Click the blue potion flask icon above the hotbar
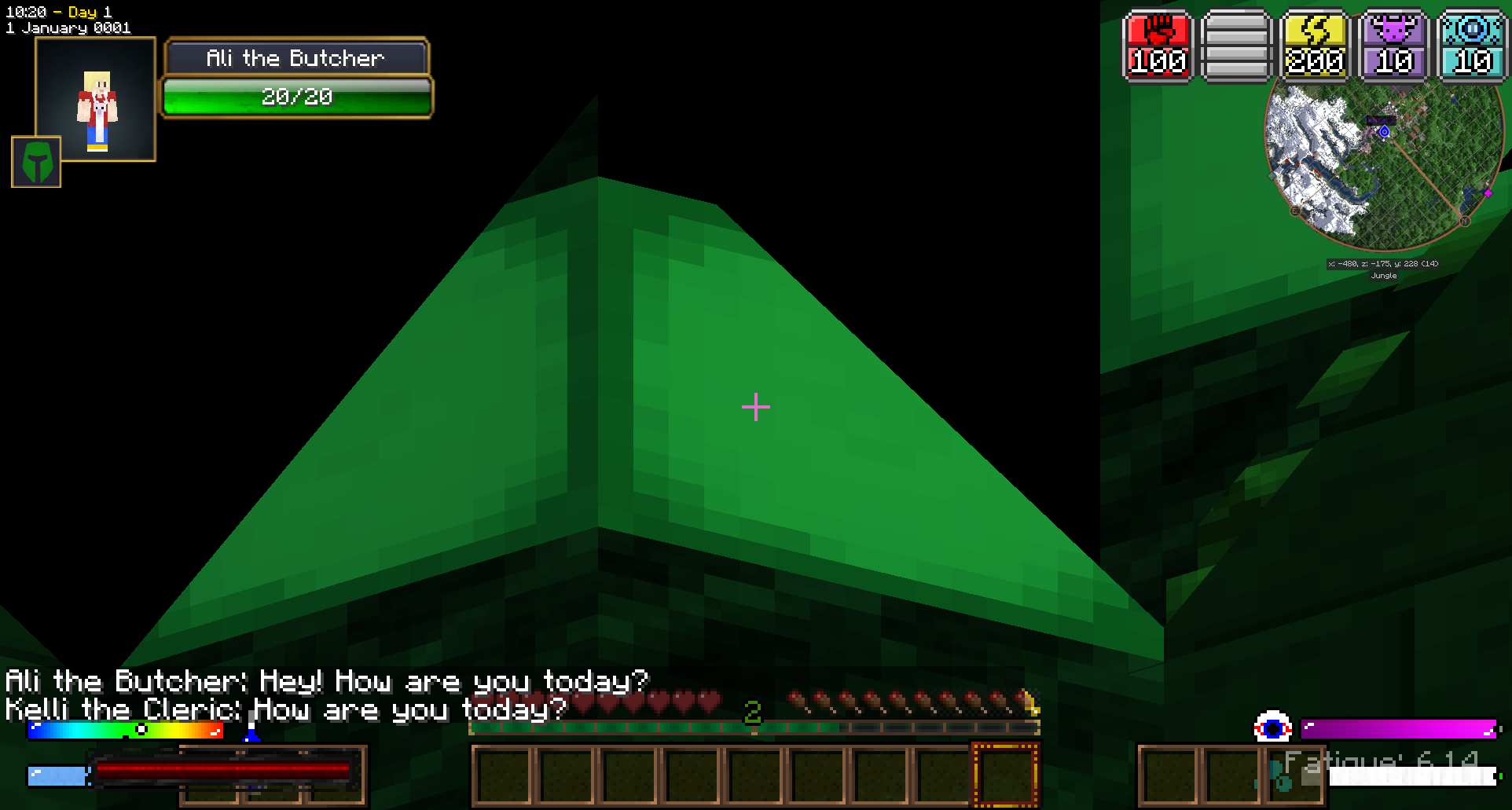The image size is (1512, 810). (x=251, y=735)
